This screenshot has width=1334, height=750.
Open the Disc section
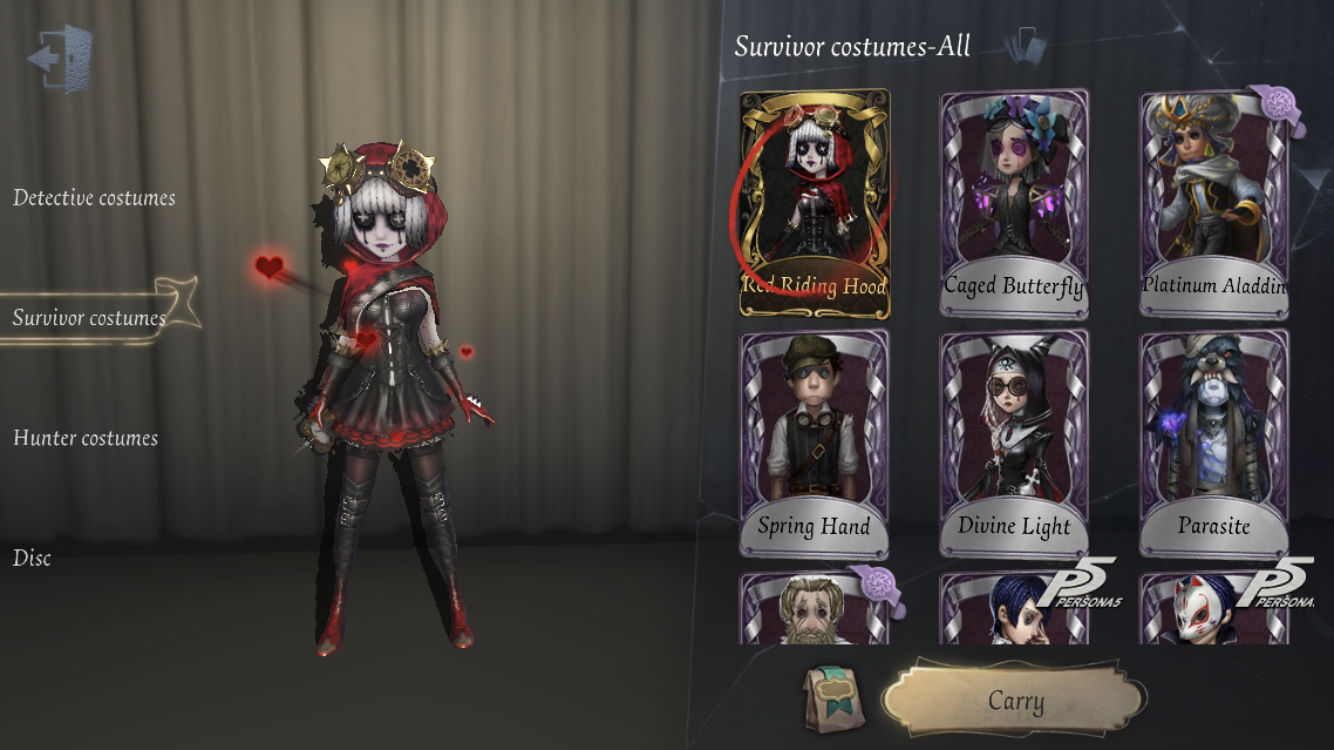coord(30,558)
